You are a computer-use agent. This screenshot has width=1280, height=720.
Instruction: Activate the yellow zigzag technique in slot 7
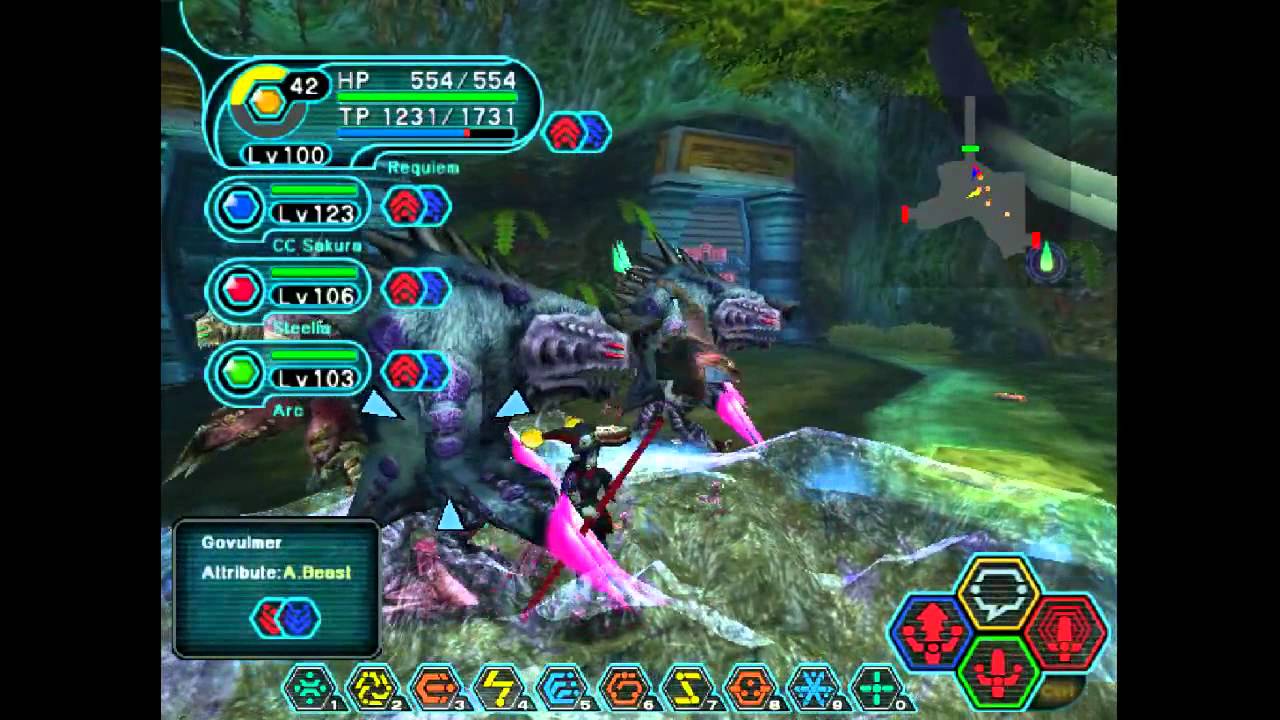(687, 687)
